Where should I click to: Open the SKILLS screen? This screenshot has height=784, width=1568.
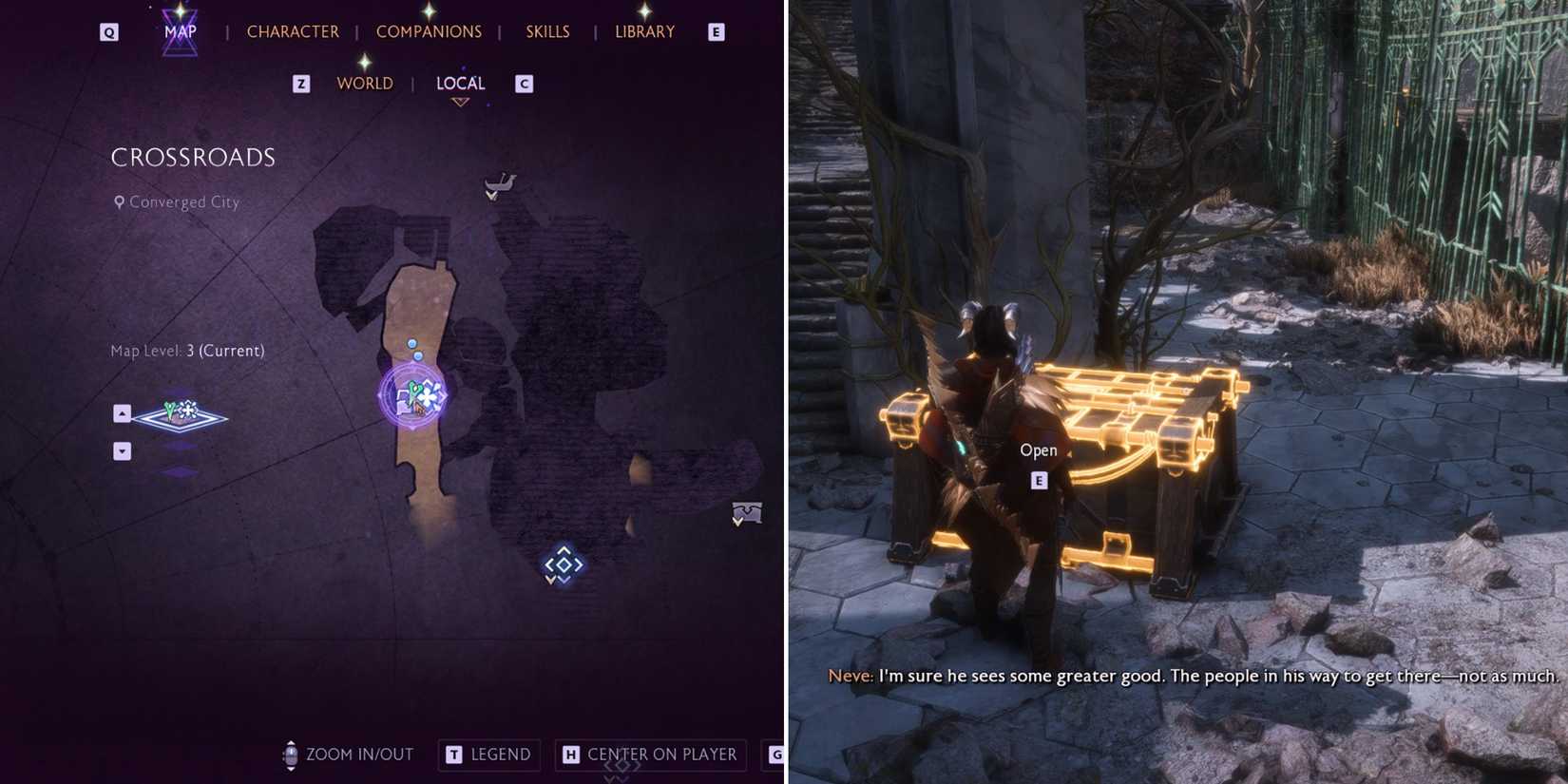[547, 30]
